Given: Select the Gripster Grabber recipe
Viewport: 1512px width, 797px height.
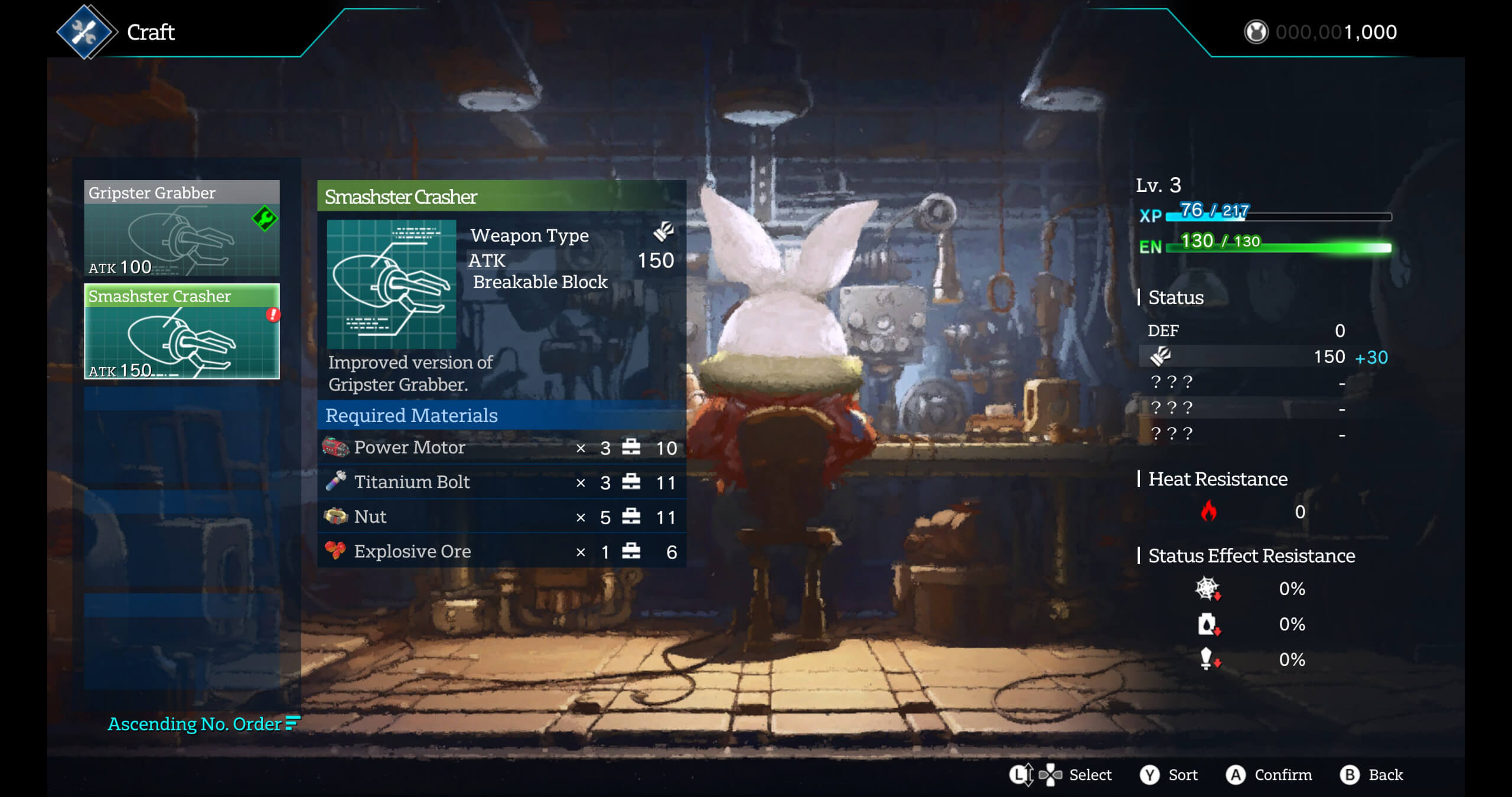Looking at the screenshot, I should coord(181,228).
